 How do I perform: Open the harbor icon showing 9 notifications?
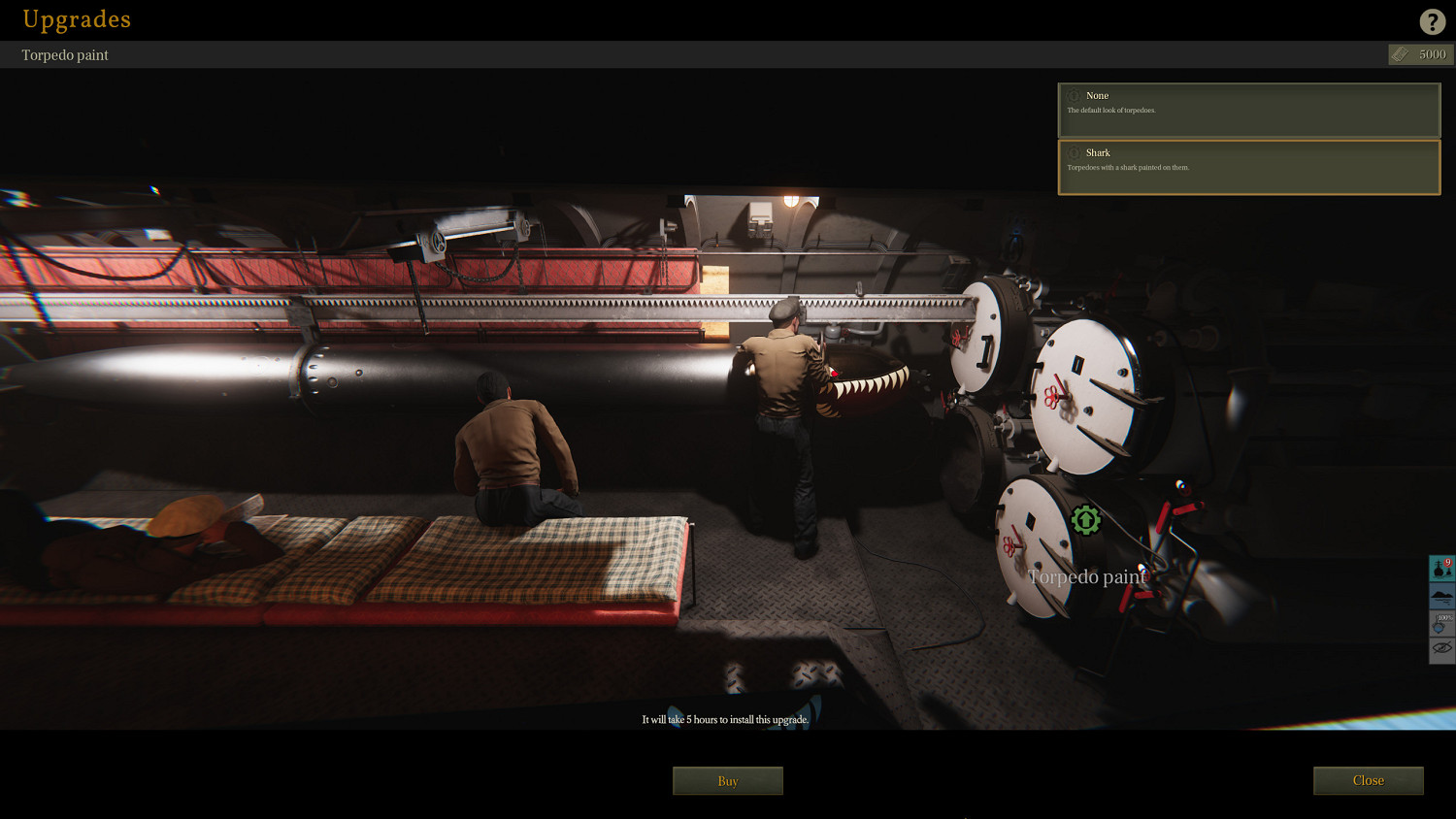point(1440,568)
